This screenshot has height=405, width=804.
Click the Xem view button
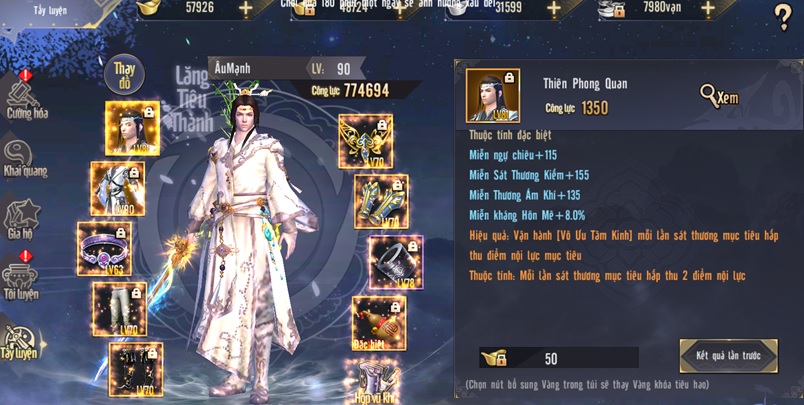(x=719, y=96)
